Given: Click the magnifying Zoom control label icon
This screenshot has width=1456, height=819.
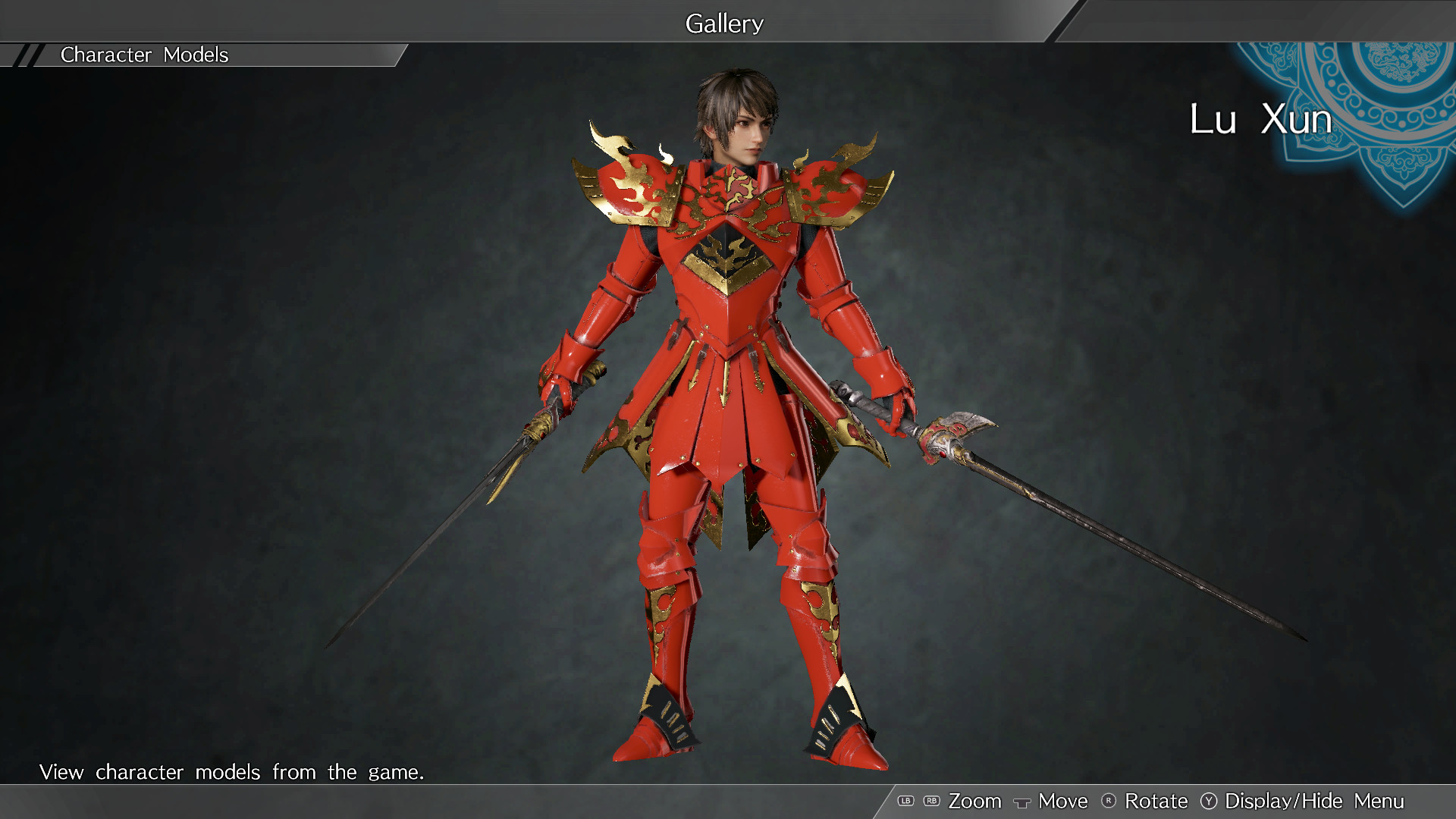Looking at the screenshot, I should point(976,801).
